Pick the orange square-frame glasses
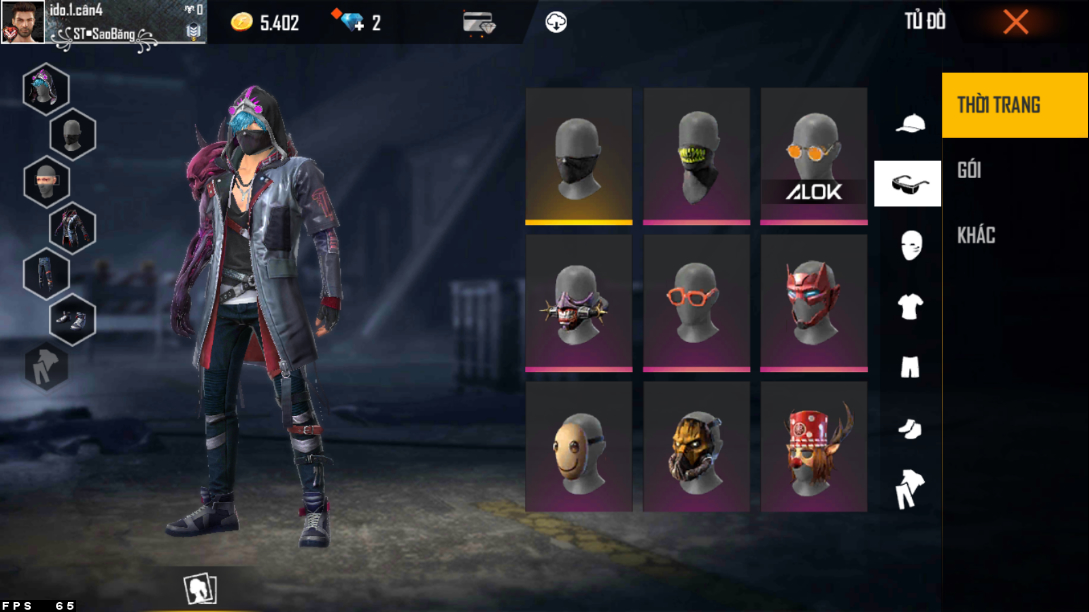Image resolution: width=1089 pixels, height=612 pixels. click(x=696, y=302)
